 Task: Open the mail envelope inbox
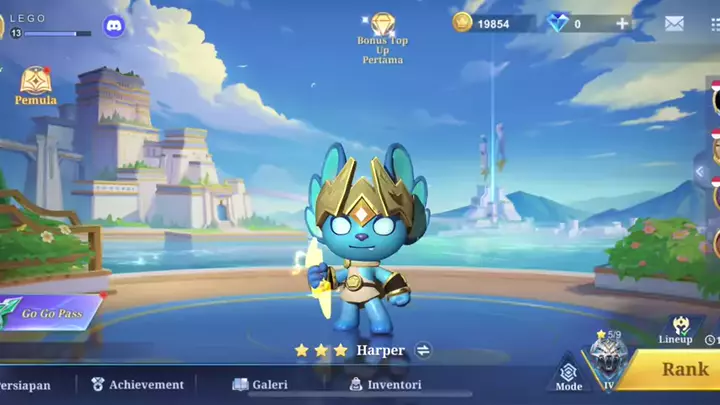coord(674,24)
